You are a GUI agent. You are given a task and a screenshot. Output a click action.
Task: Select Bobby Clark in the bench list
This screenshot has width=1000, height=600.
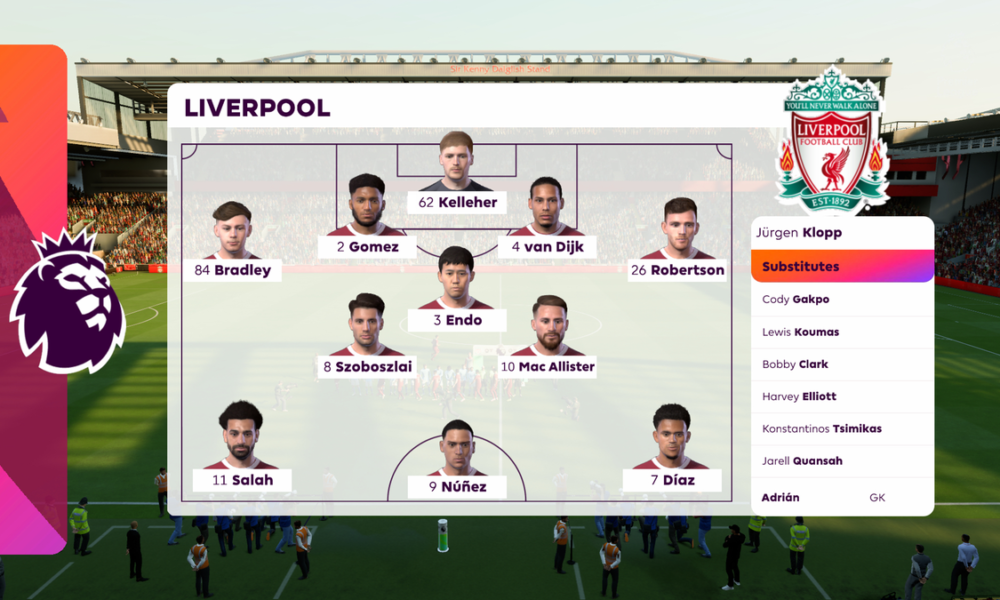[842, 364]
